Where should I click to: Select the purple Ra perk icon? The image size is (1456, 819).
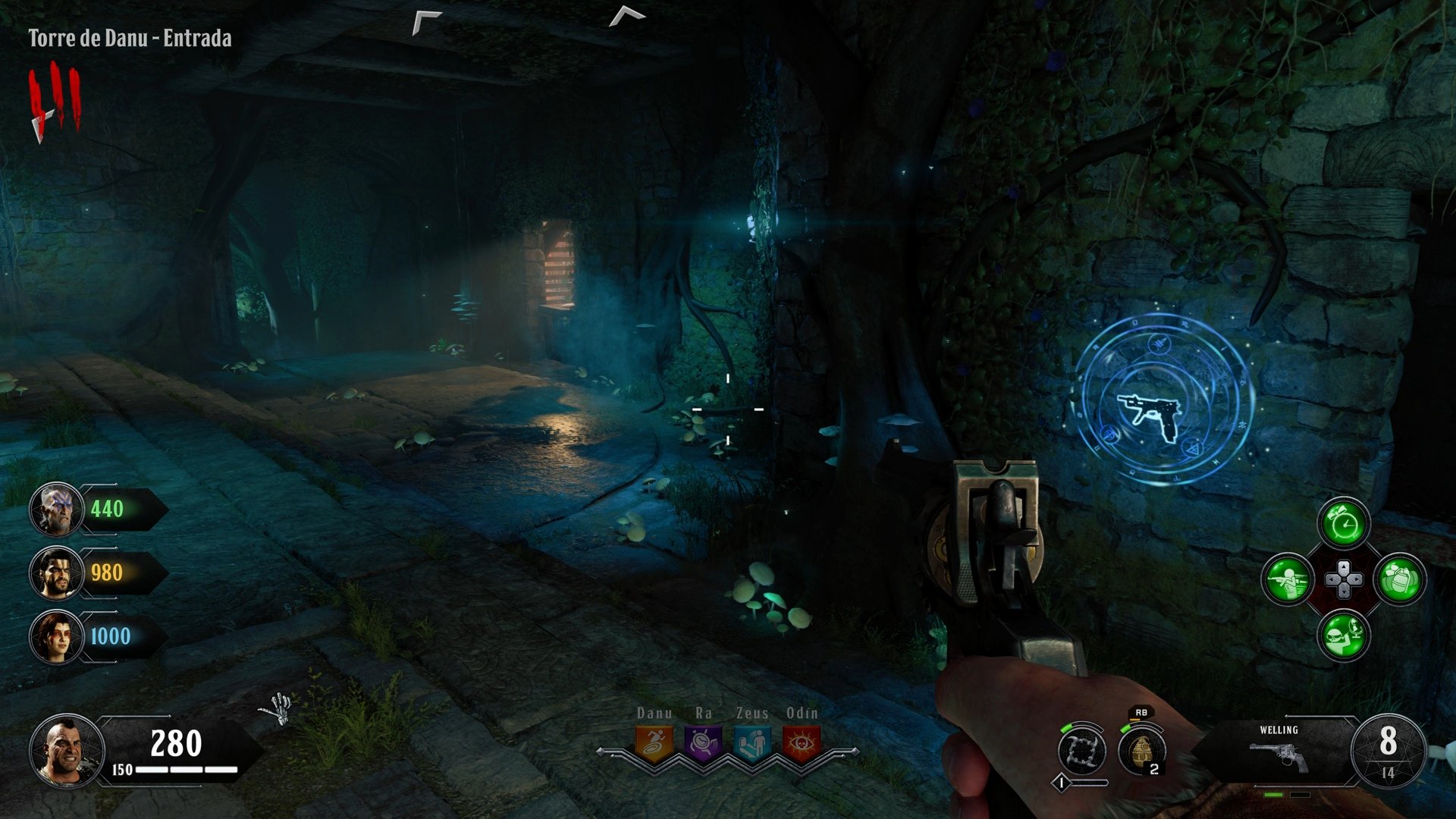[x=703, y=744]
